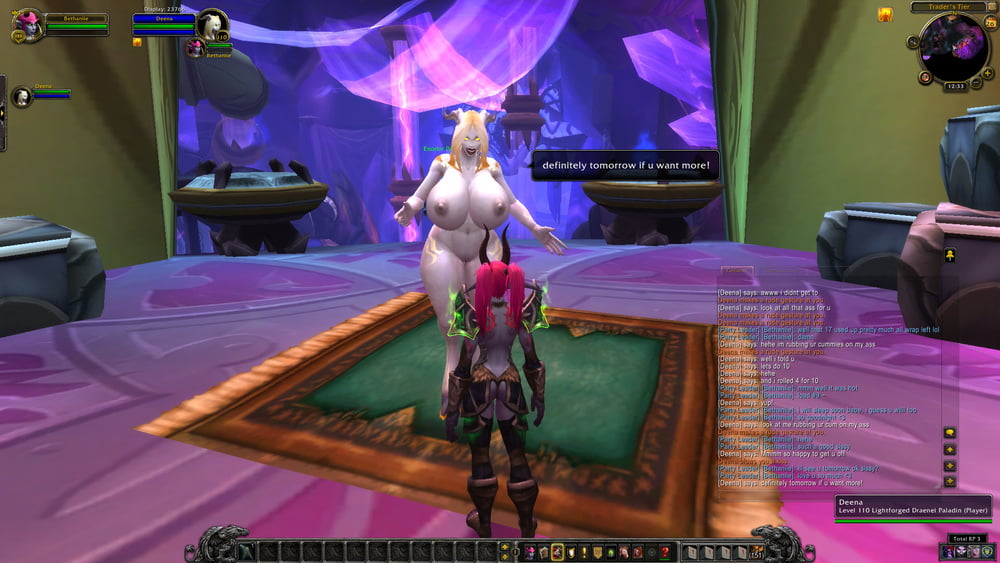Click the Total RP 3 addon panel

[x=966, y=538]
